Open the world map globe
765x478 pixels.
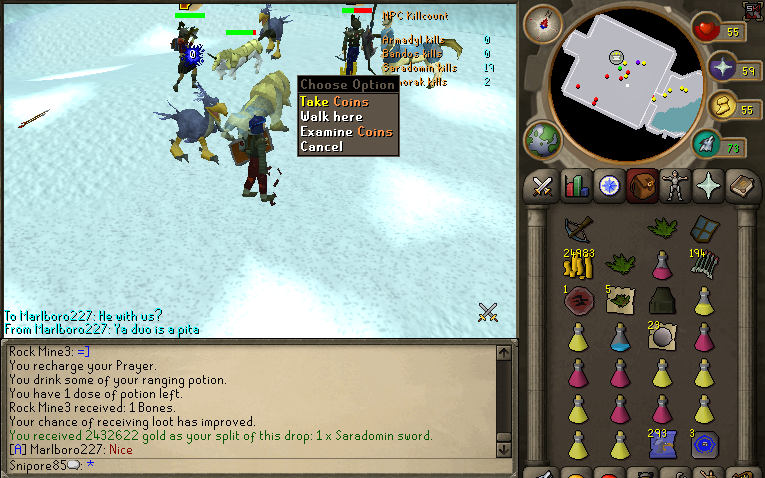(x=542, y=139)
